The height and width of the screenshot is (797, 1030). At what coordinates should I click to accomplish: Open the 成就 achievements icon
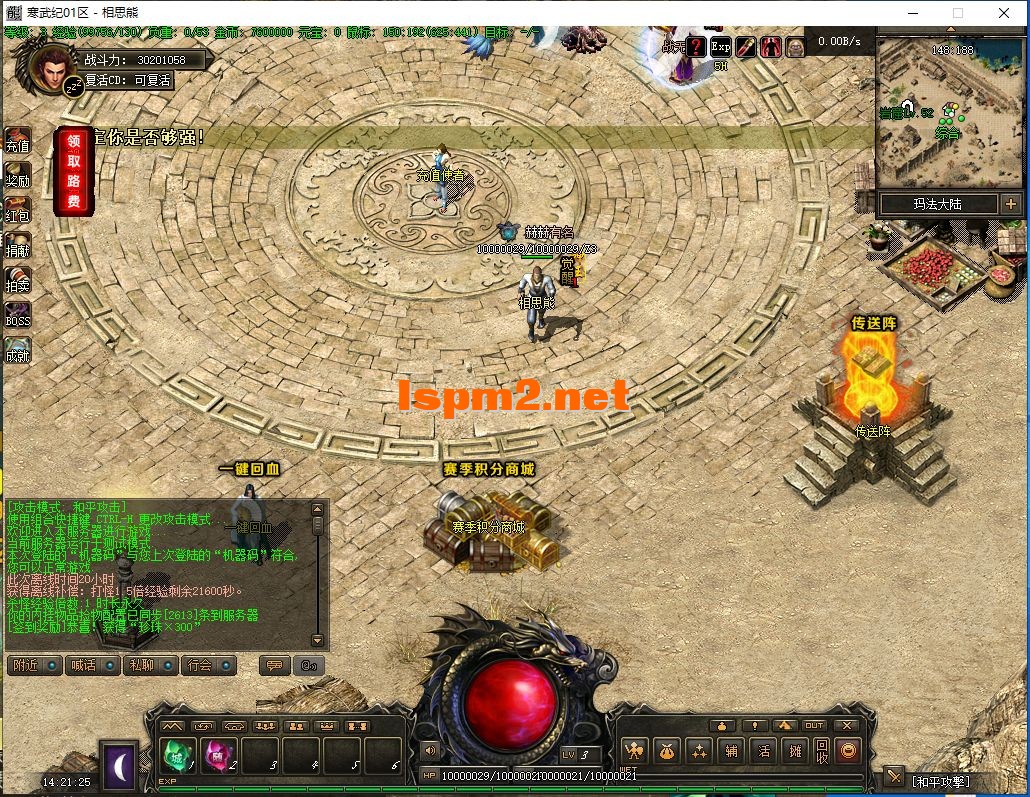point(18,351)
